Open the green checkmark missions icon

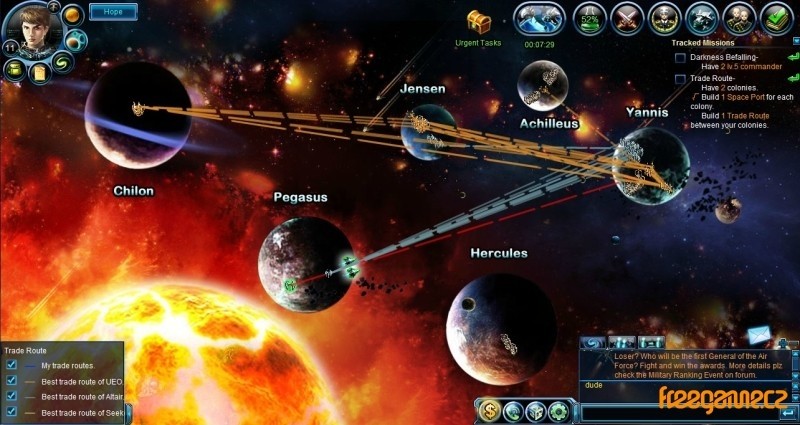pos(775,18)
